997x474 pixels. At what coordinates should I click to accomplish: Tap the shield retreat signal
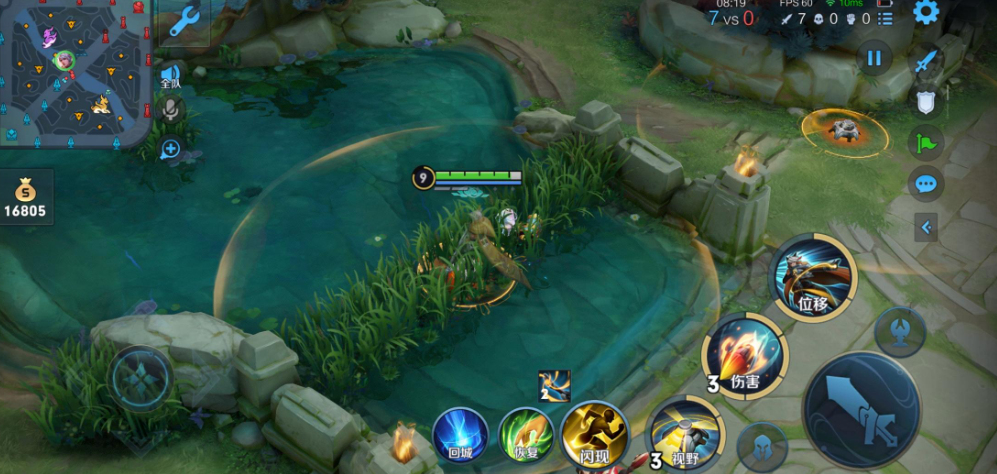(926, 101)
